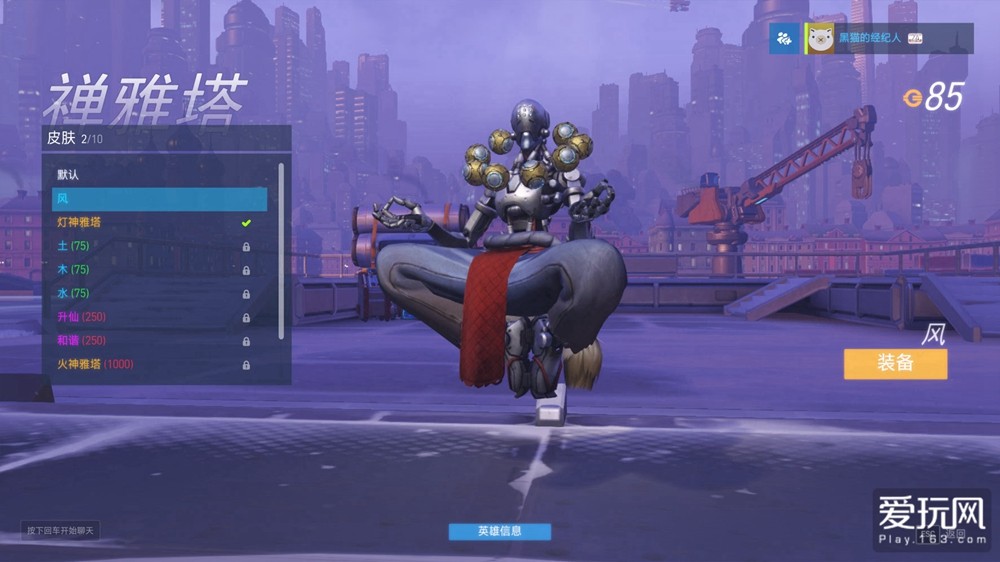Open 英雄信息 hero info
The image size is (1000, 562).
tap(499, 531)
